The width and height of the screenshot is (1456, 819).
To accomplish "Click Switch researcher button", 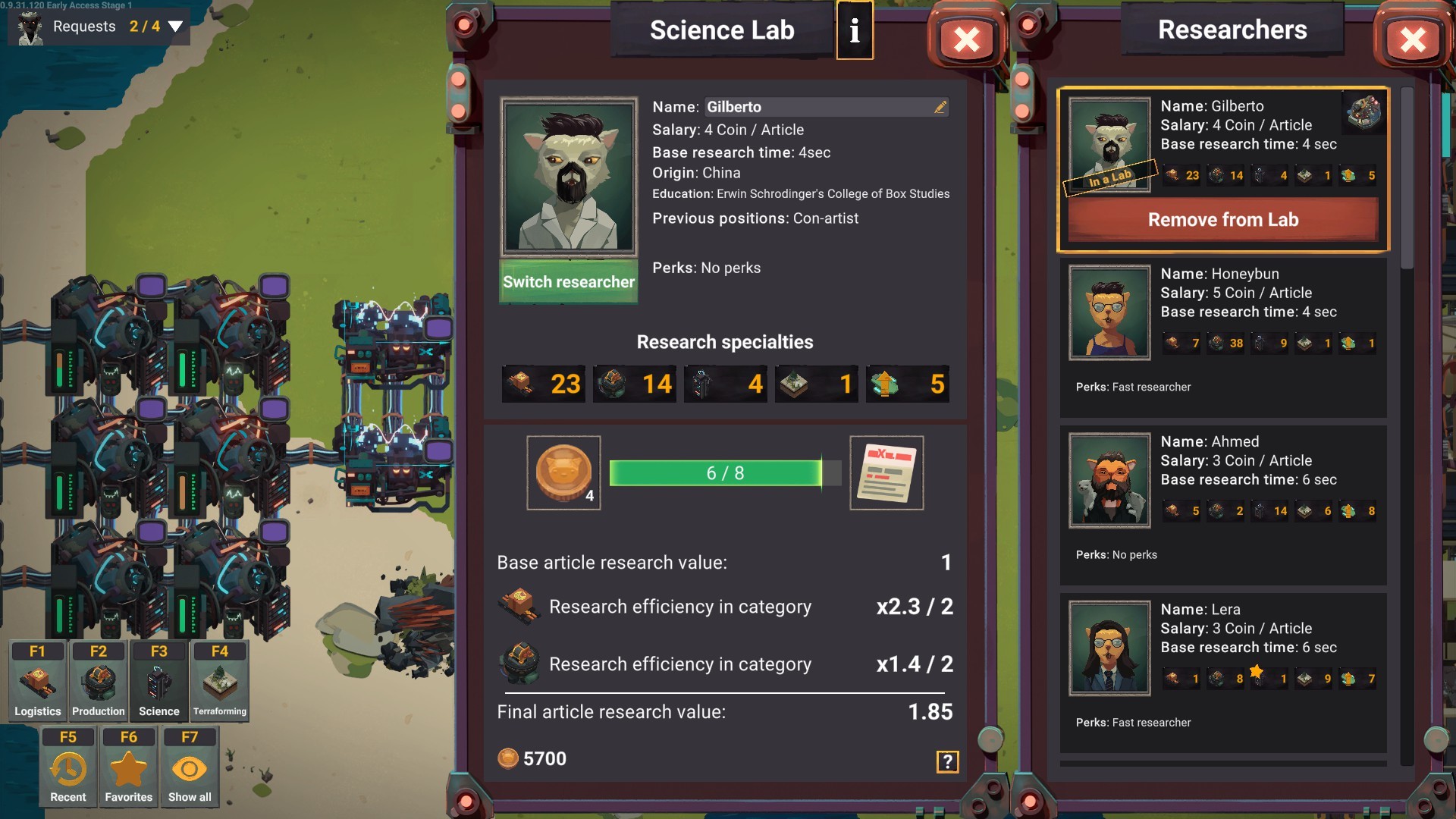I will coord(569,282).
